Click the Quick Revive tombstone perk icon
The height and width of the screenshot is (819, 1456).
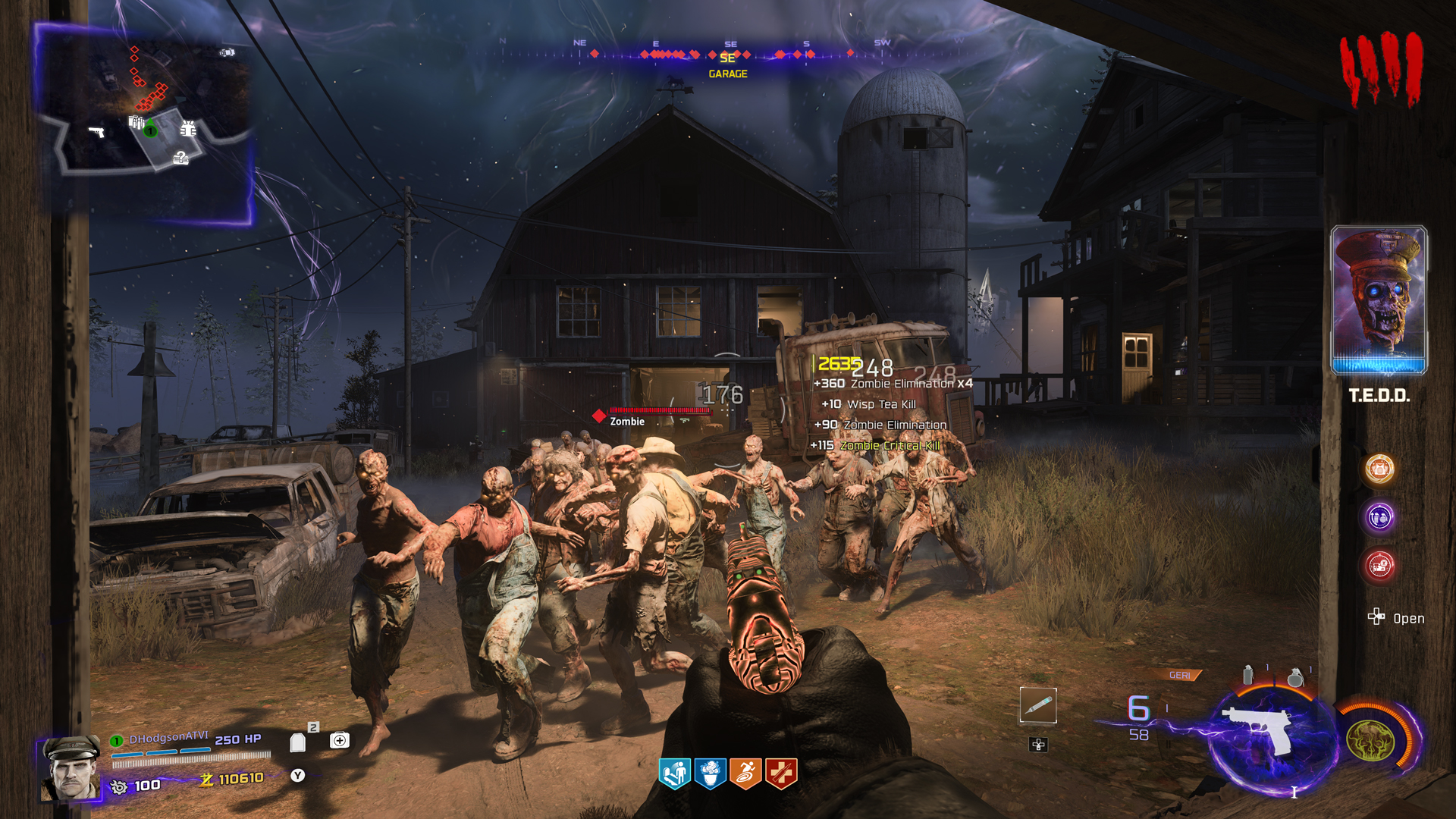pyautogui.click(x=674, y=773)
